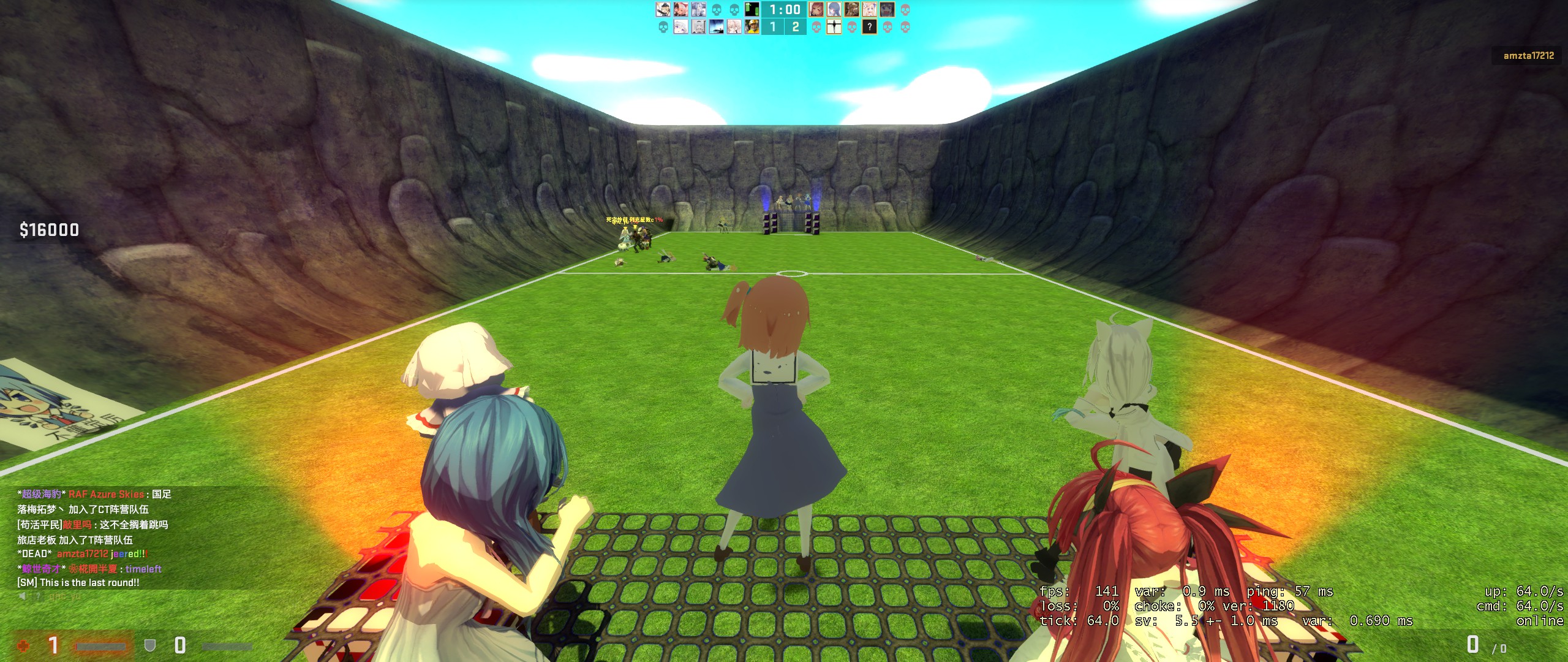The image size is (1568, 662).
Task: Select the blonde girl with flower hairpin avatar
Action: (x=869, y=9)
